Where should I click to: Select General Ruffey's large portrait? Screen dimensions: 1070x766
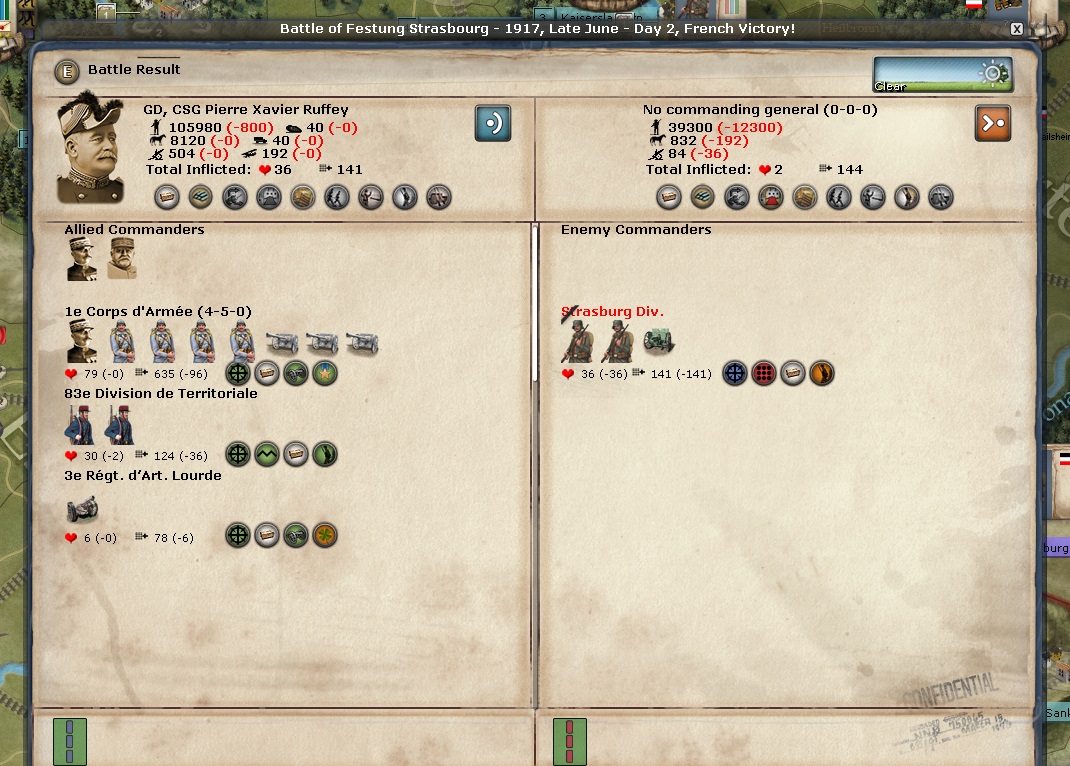click(x=90, y=149)
